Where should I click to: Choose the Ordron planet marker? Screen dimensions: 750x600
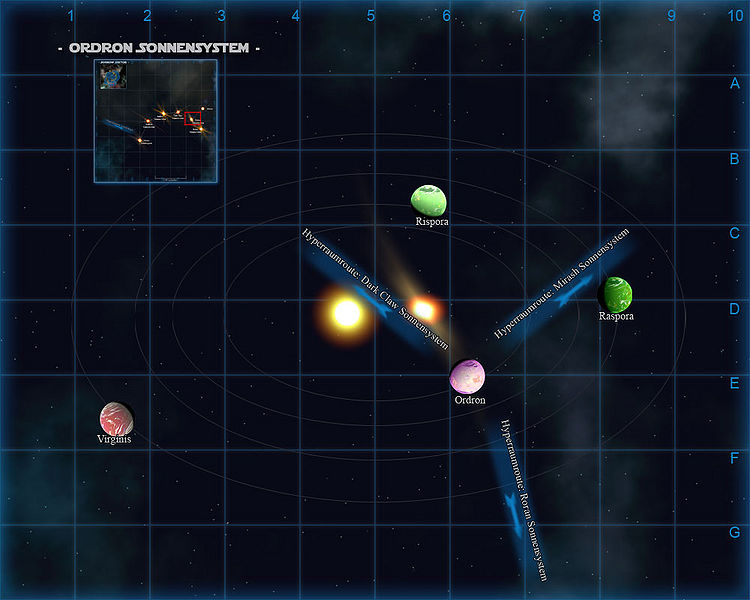click(x=467, y=377)
